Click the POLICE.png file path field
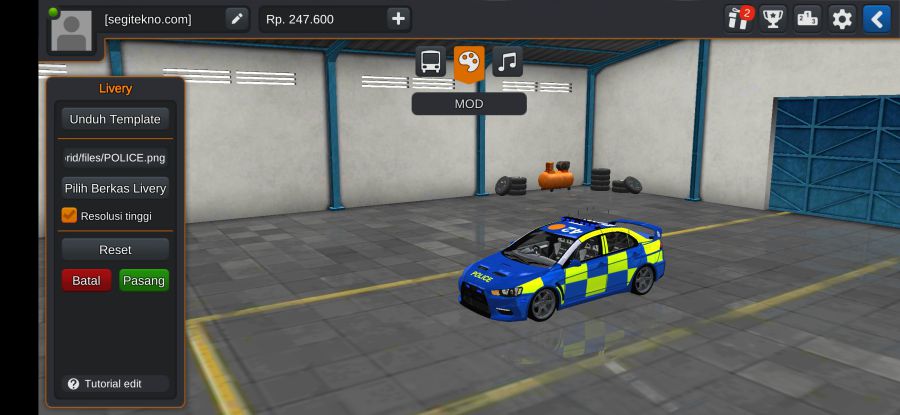 [x=115, y=157]
